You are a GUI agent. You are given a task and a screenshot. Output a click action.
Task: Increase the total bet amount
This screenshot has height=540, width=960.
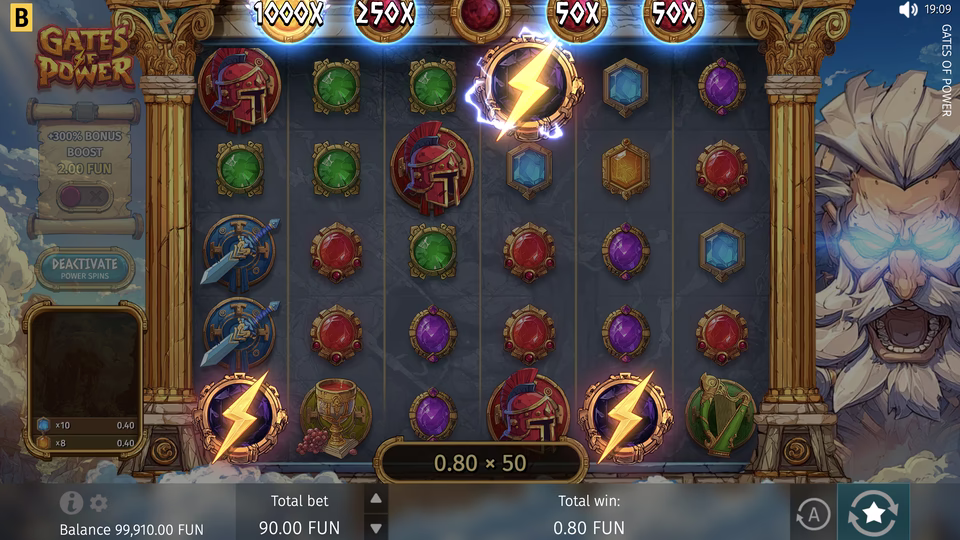click(x=376, y=499)
